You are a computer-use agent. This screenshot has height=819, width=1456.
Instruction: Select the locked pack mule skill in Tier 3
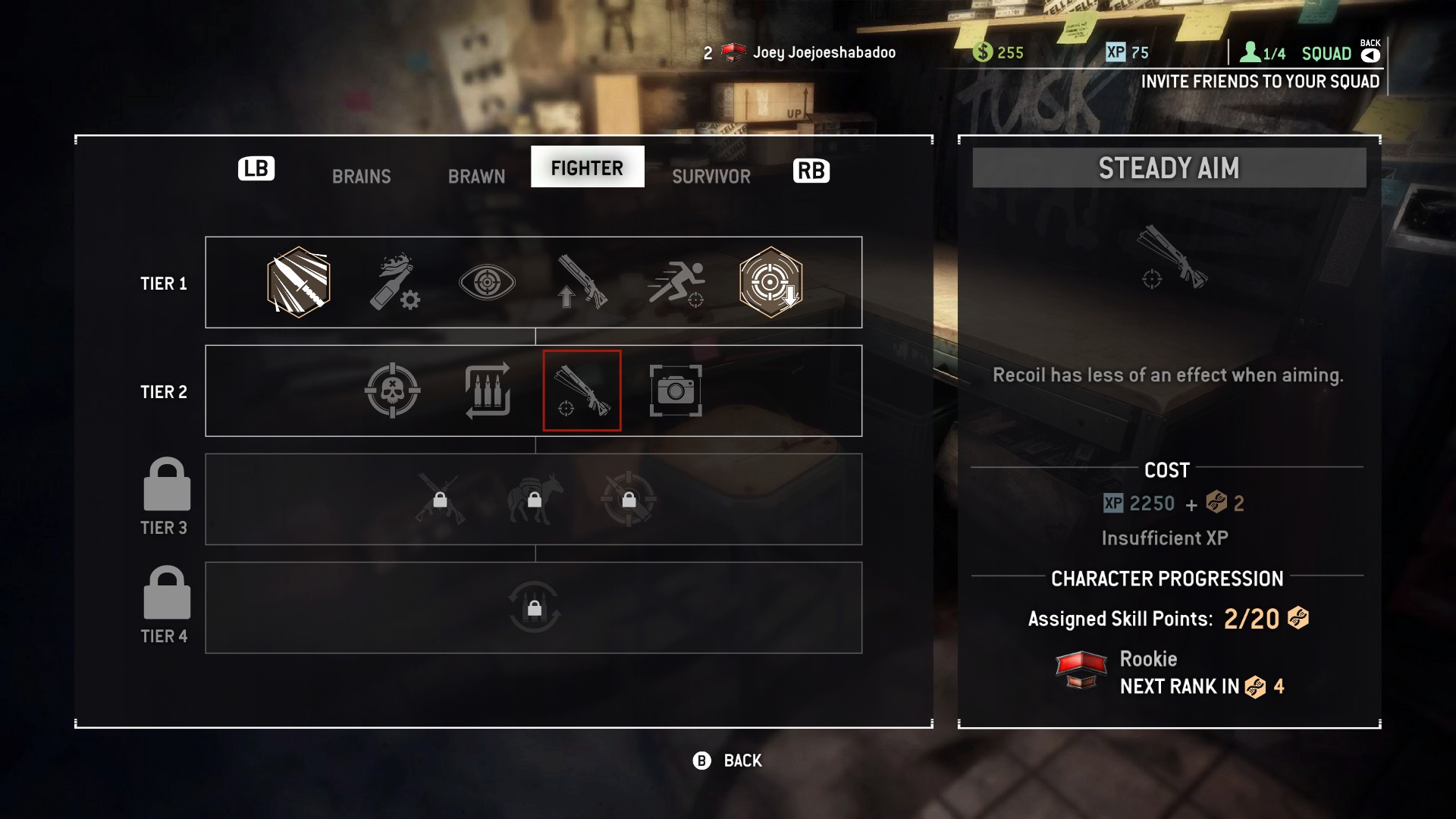[533, 499]
